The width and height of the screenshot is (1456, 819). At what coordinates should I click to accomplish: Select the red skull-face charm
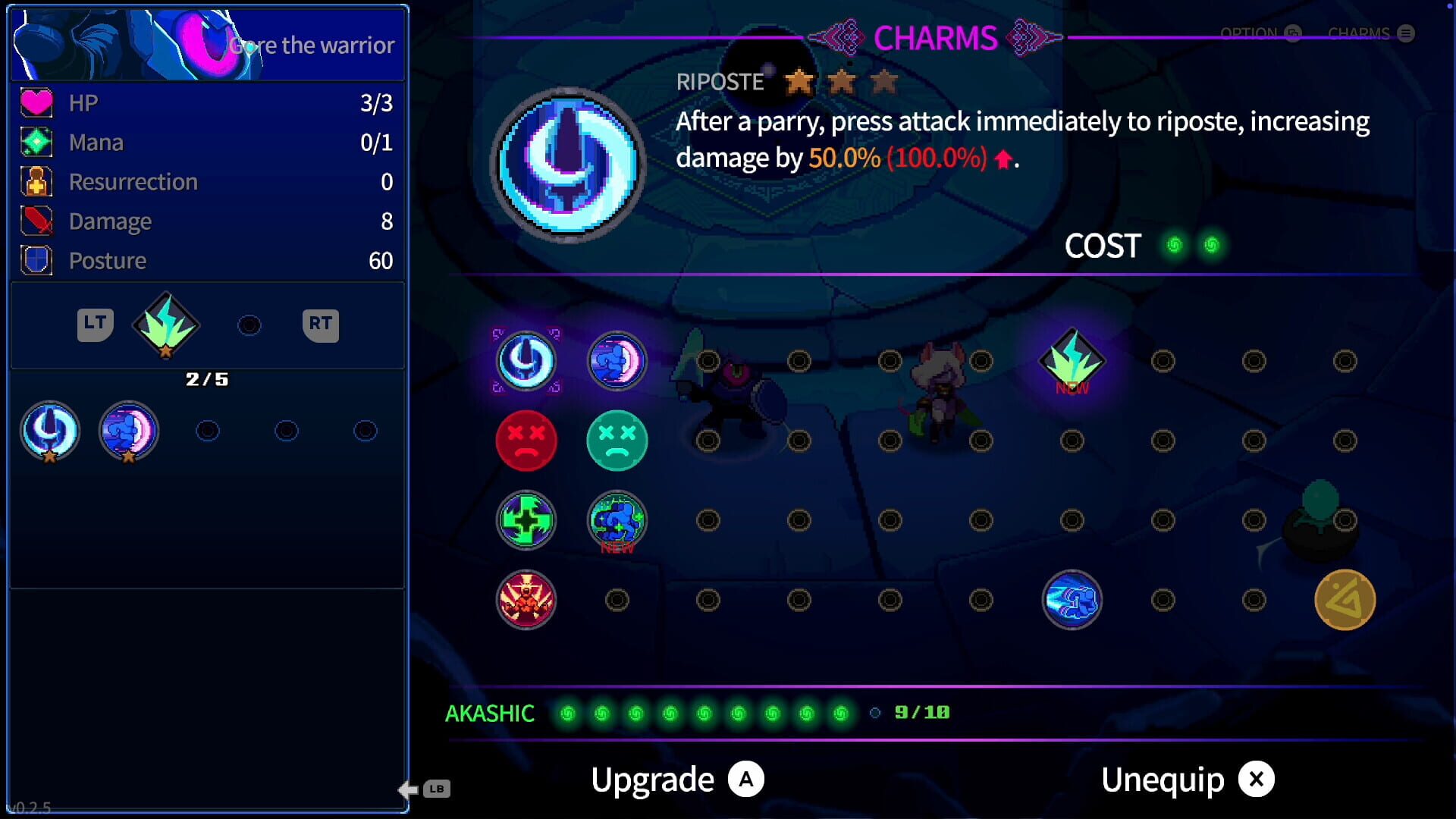[527, 441]
